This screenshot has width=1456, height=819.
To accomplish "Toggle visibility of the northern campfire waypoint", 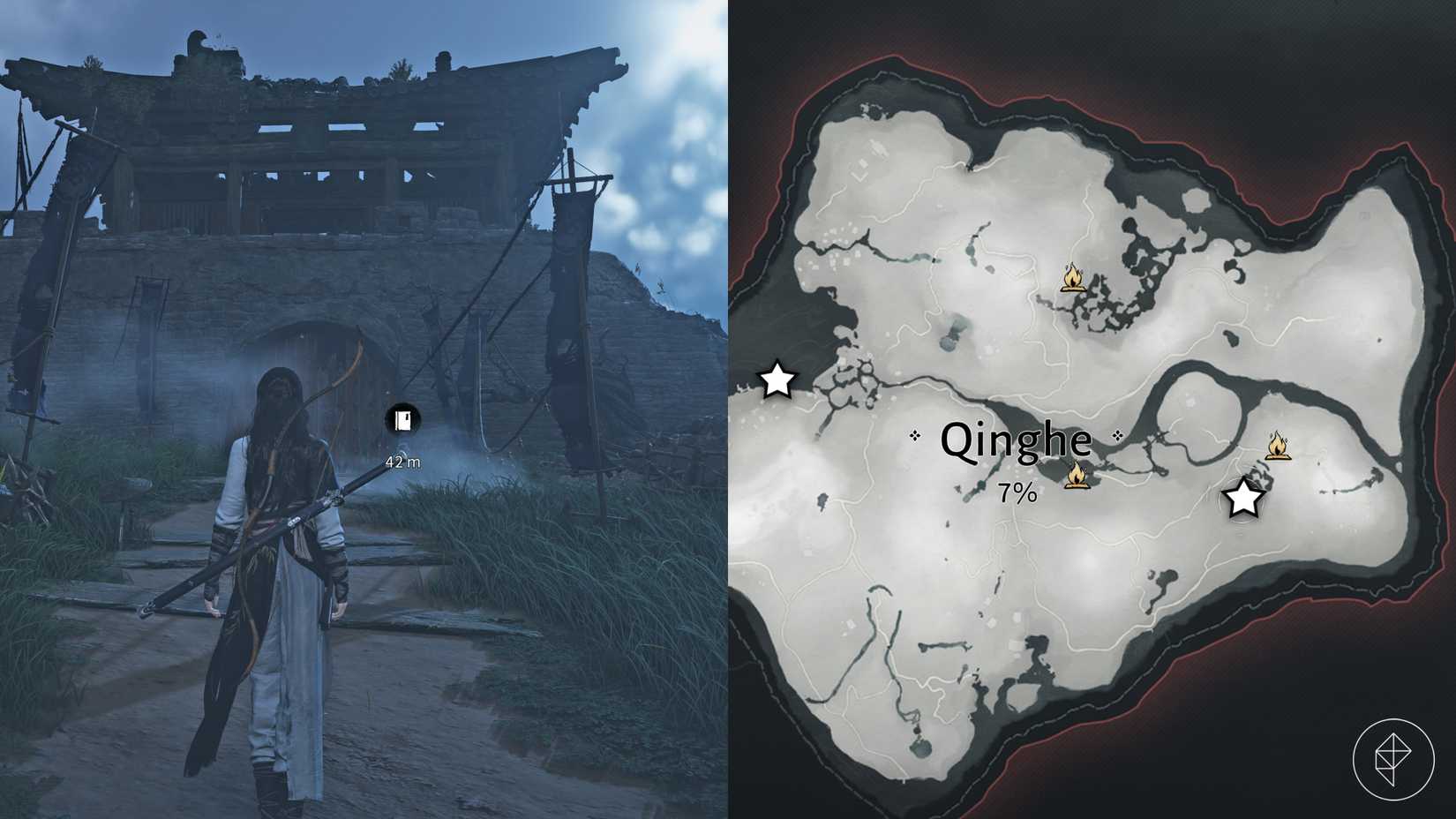I will point(1075,276).
